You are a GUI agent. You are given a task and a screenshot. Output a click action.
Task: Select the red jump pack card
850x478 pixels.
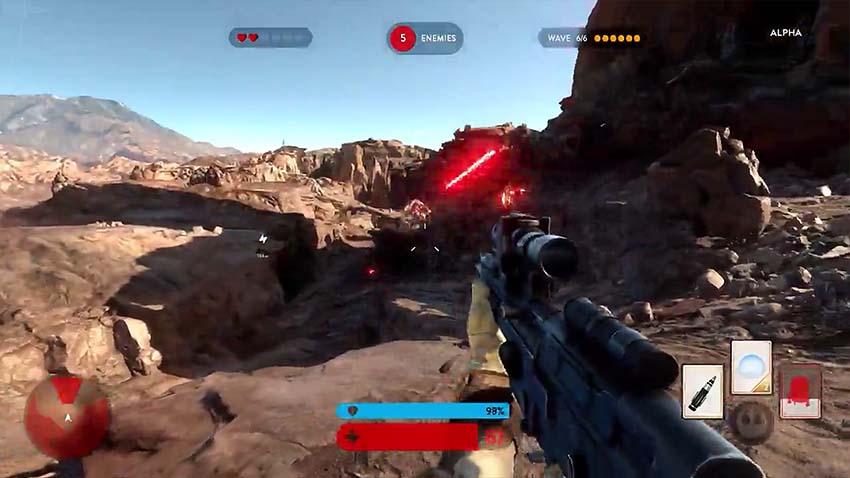click(x=800, y=390)
